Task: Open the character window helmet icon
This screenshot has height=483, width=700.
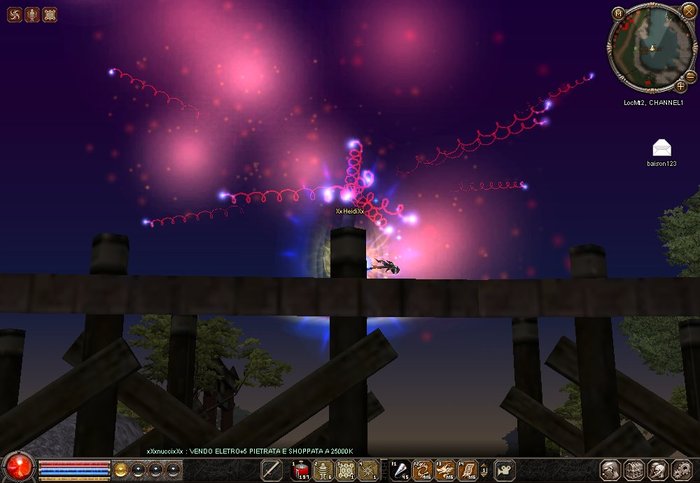Action: [x=607, y=470]
